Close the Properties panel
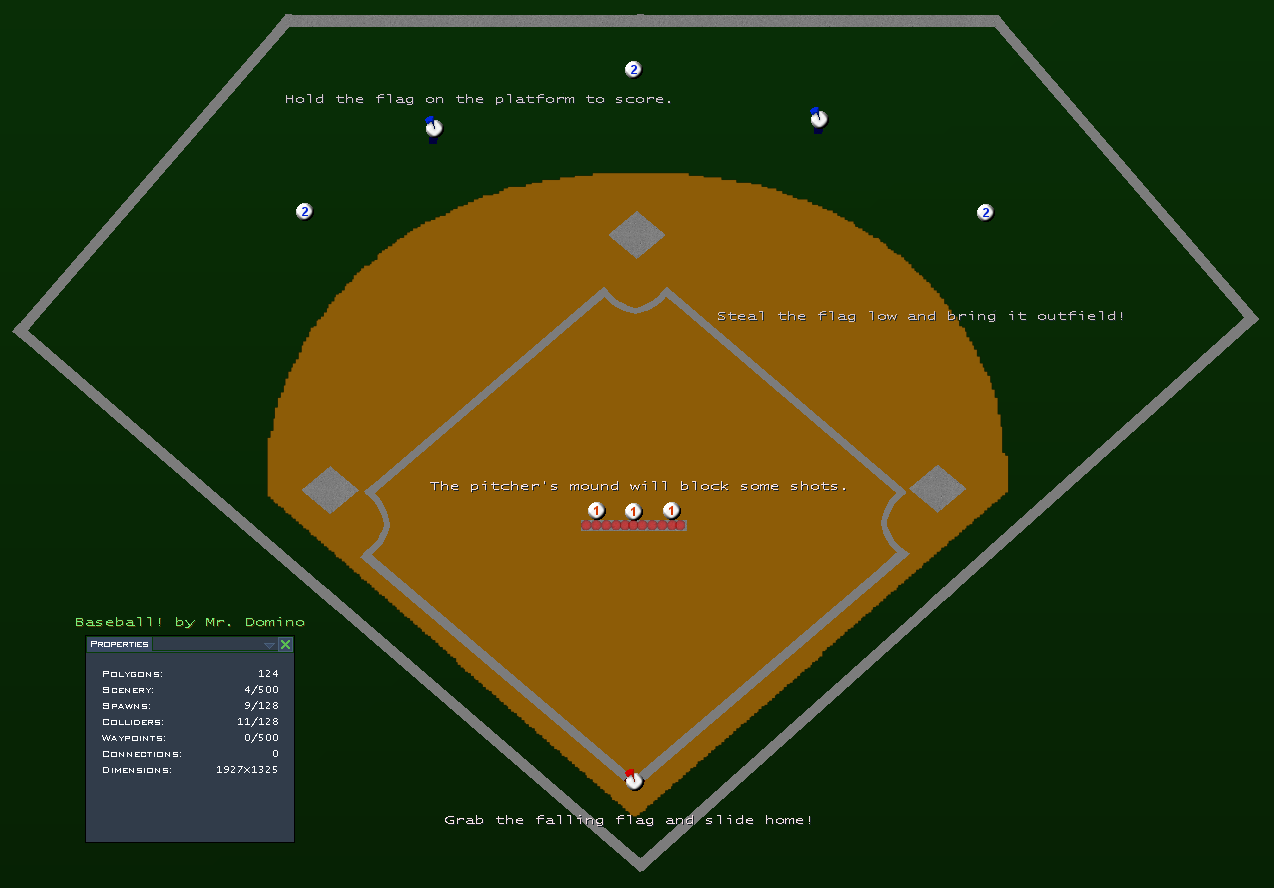The height and width of the screenshot is (888, 1274). pos(285,645)
